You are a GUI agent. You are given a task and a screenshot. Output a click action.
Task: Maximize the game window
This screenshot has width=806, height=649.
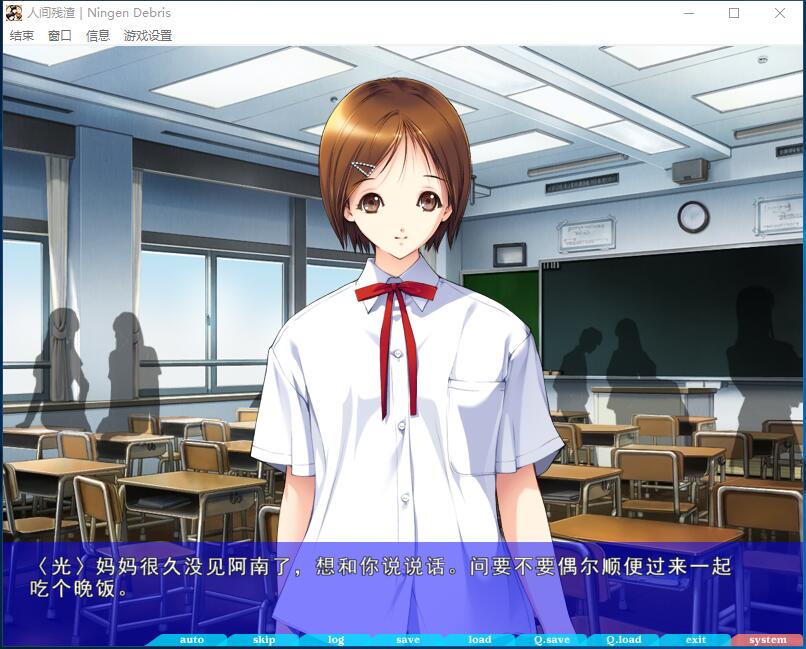pos(734,14)
